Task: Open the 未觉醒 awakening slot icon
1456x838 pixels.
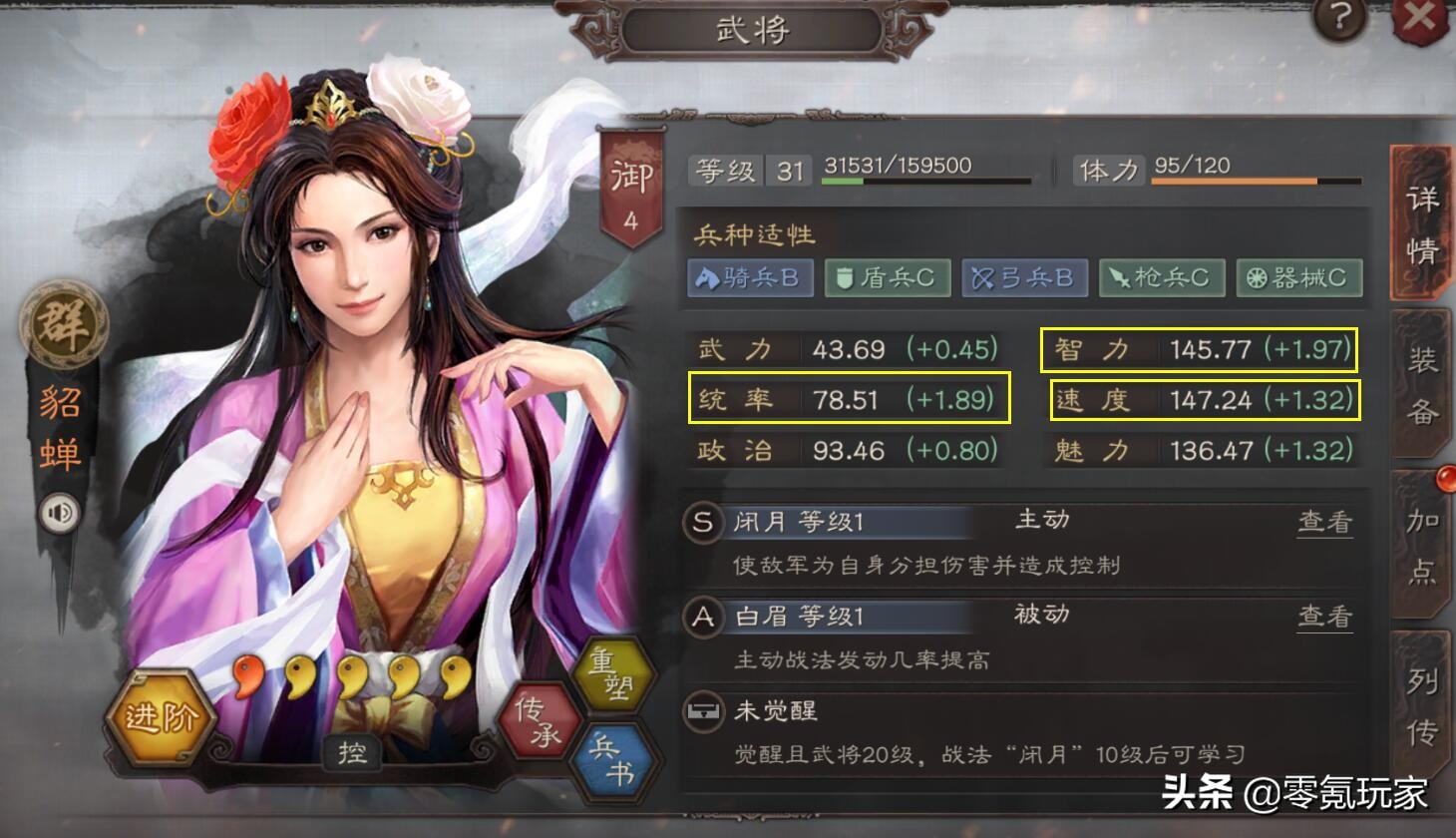Action: point(701,712)
